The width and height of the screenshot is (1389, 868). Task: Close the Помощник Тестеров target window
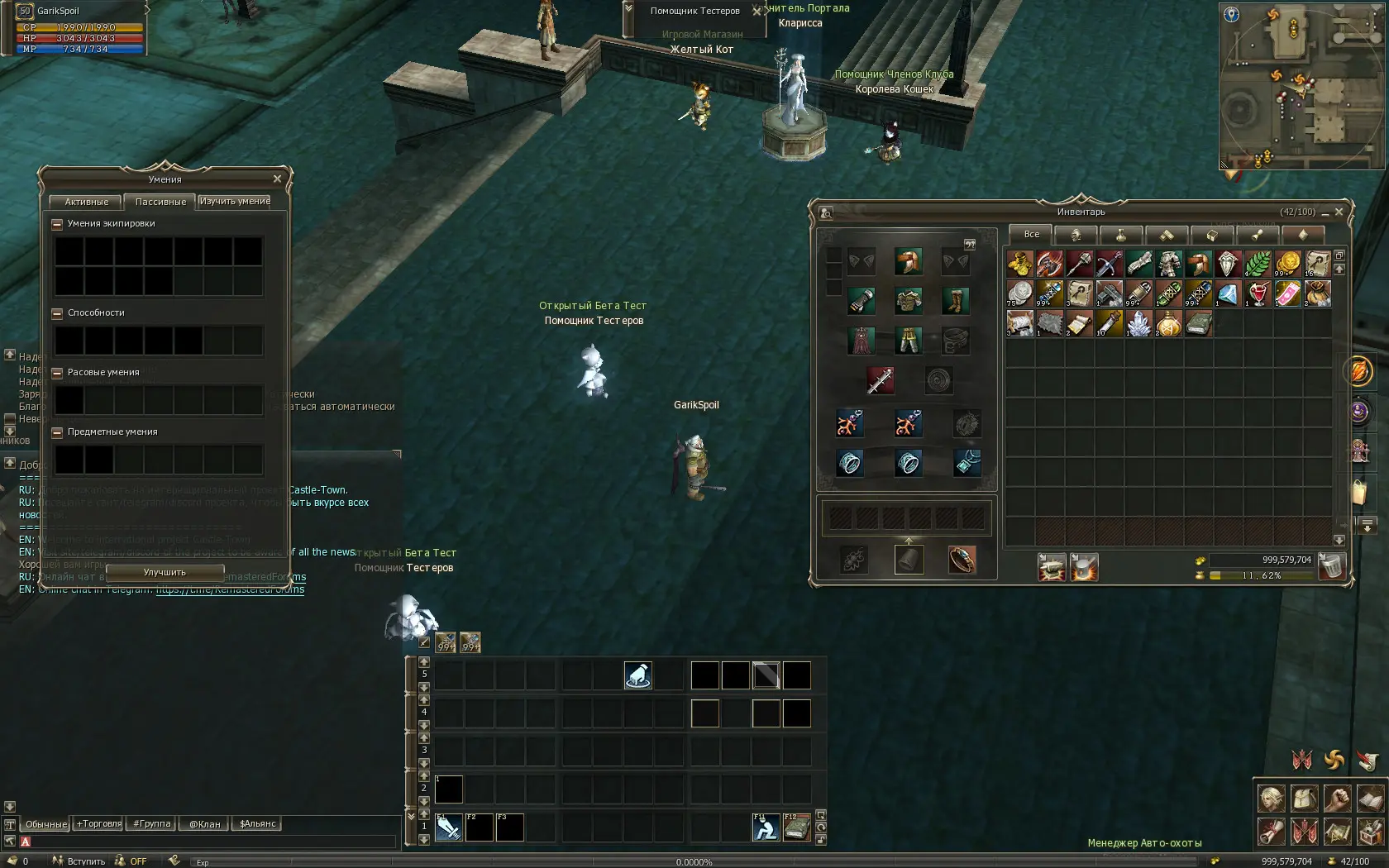tap(757, 12)
